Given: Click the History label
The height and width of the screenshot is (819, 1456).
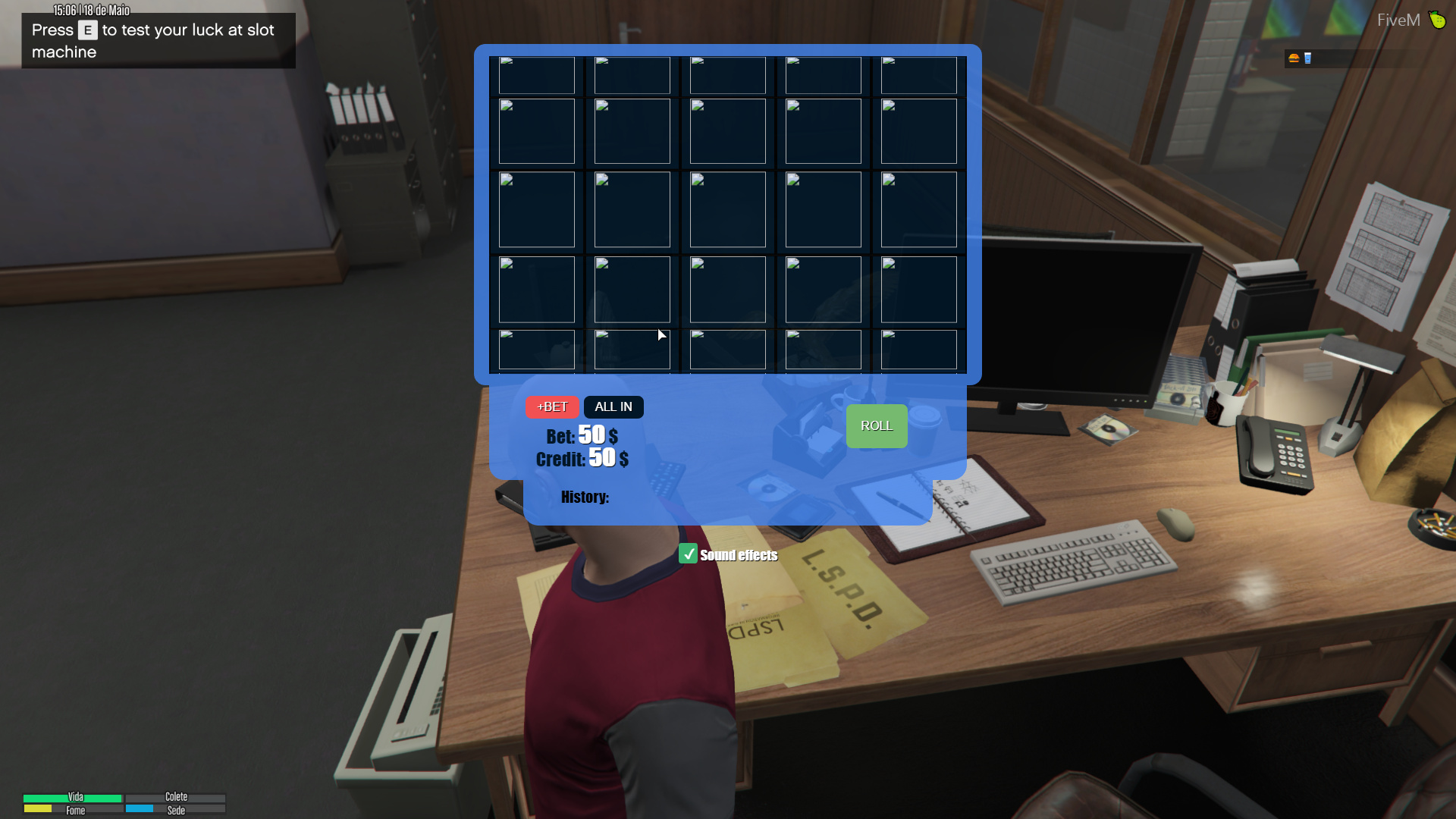Looking at the screenshot, I should (584, 497).
